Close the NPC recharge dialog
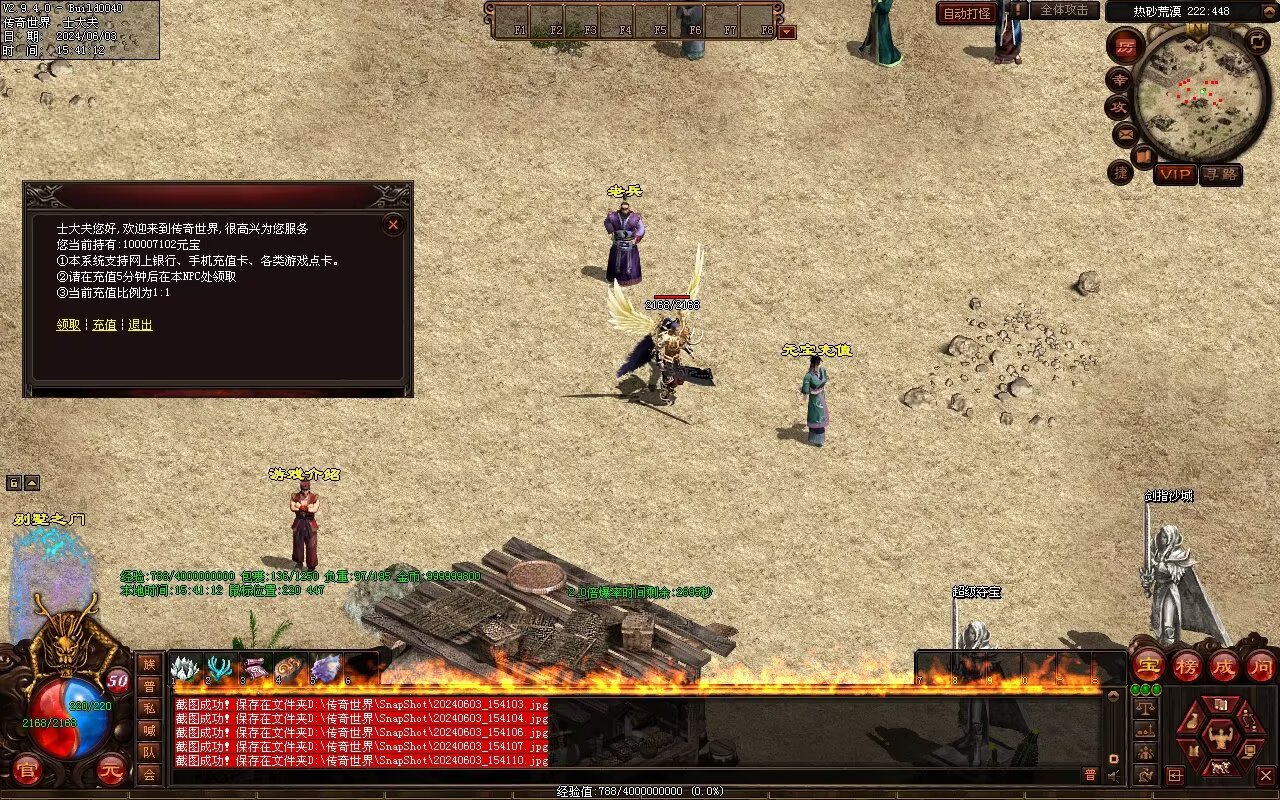This screenshot has height=800, width=1280. (393, 225)
